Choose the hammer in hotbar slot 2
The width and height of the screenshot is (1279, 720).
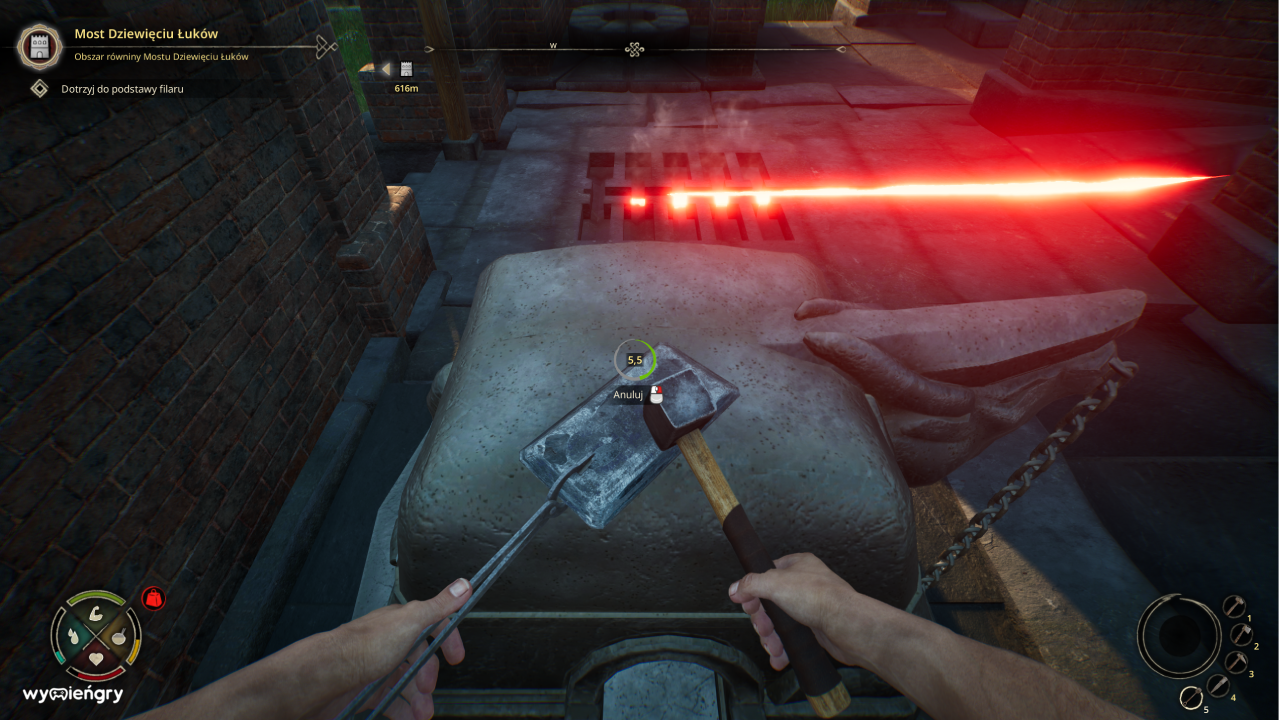(1241, 634)
